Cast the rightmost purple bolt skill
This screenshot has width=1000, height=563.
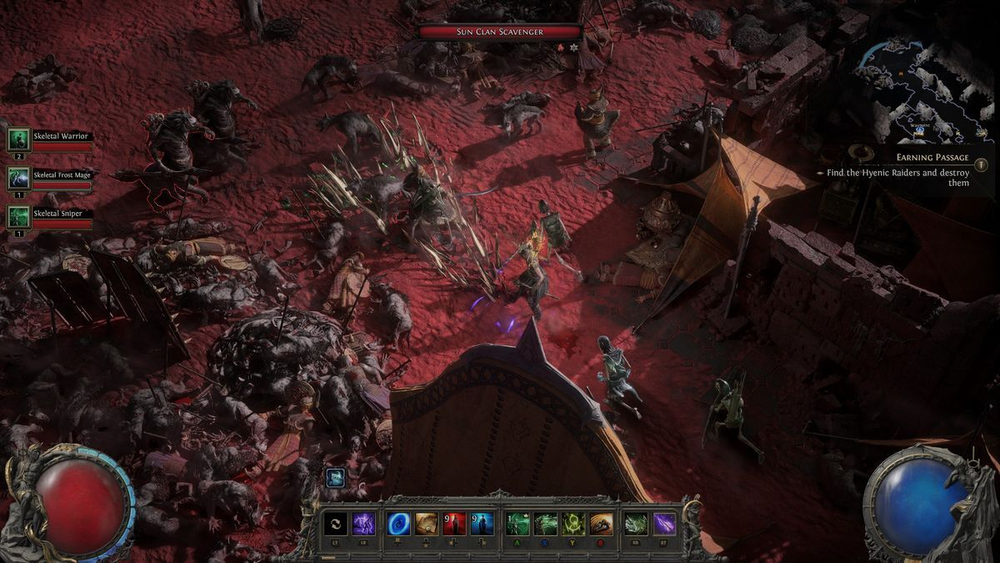point(664,523)
